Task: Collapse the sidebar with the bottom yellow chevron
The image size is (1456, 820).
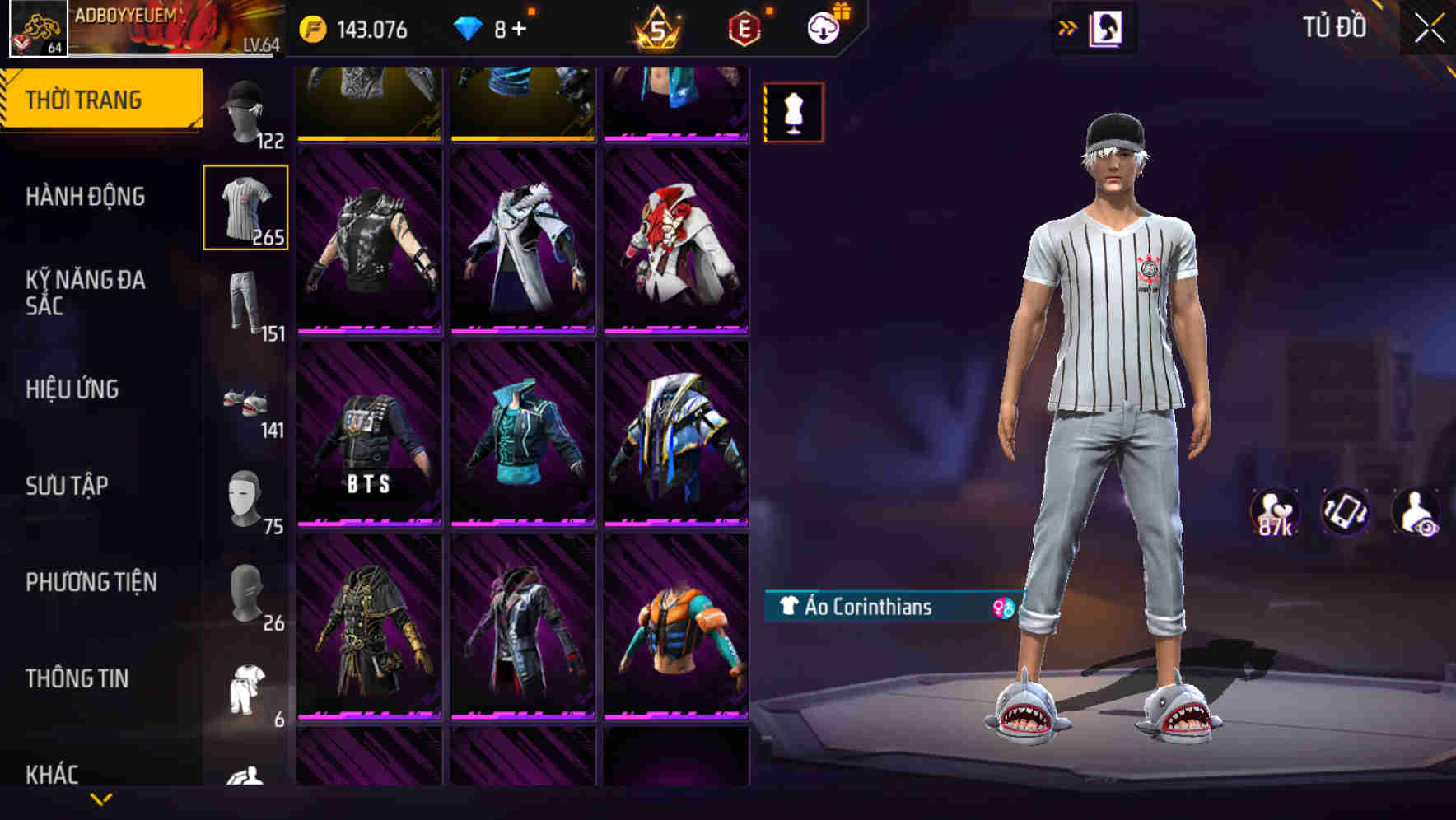Action: pos(100,800)
